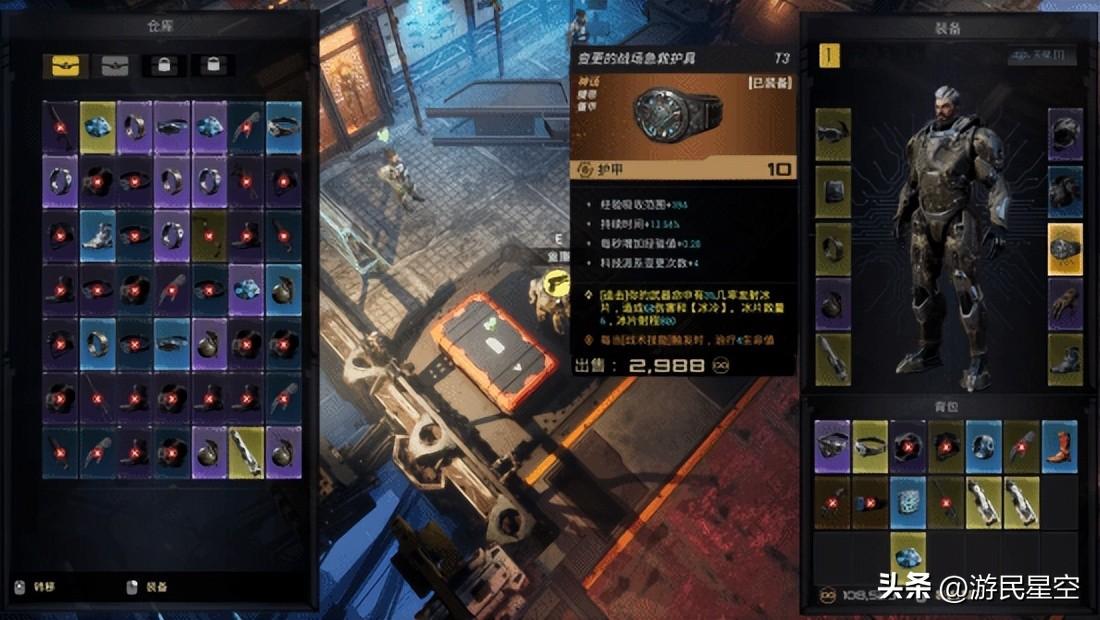
Task: Choose the long yellow weapon in warehouse
Action: [x=246, y=452]
